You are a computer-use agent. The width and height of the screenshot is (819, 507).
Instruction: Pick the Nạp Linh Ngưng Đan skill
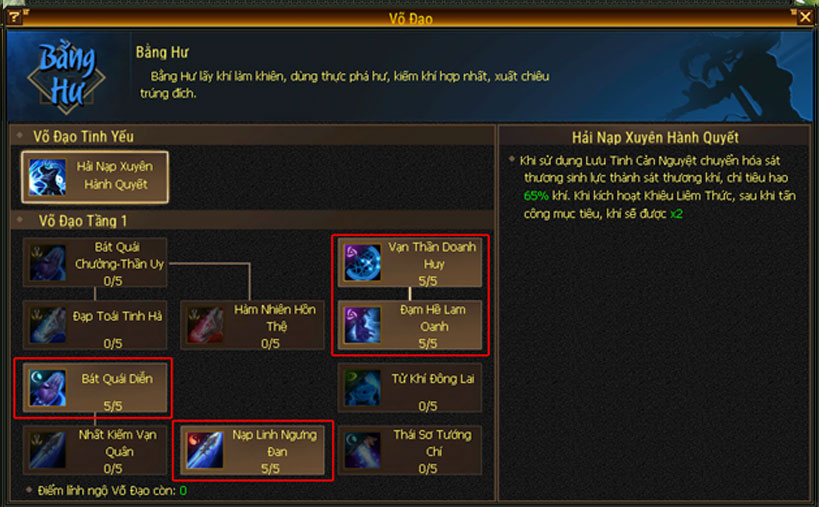click(x=252, y=450)
